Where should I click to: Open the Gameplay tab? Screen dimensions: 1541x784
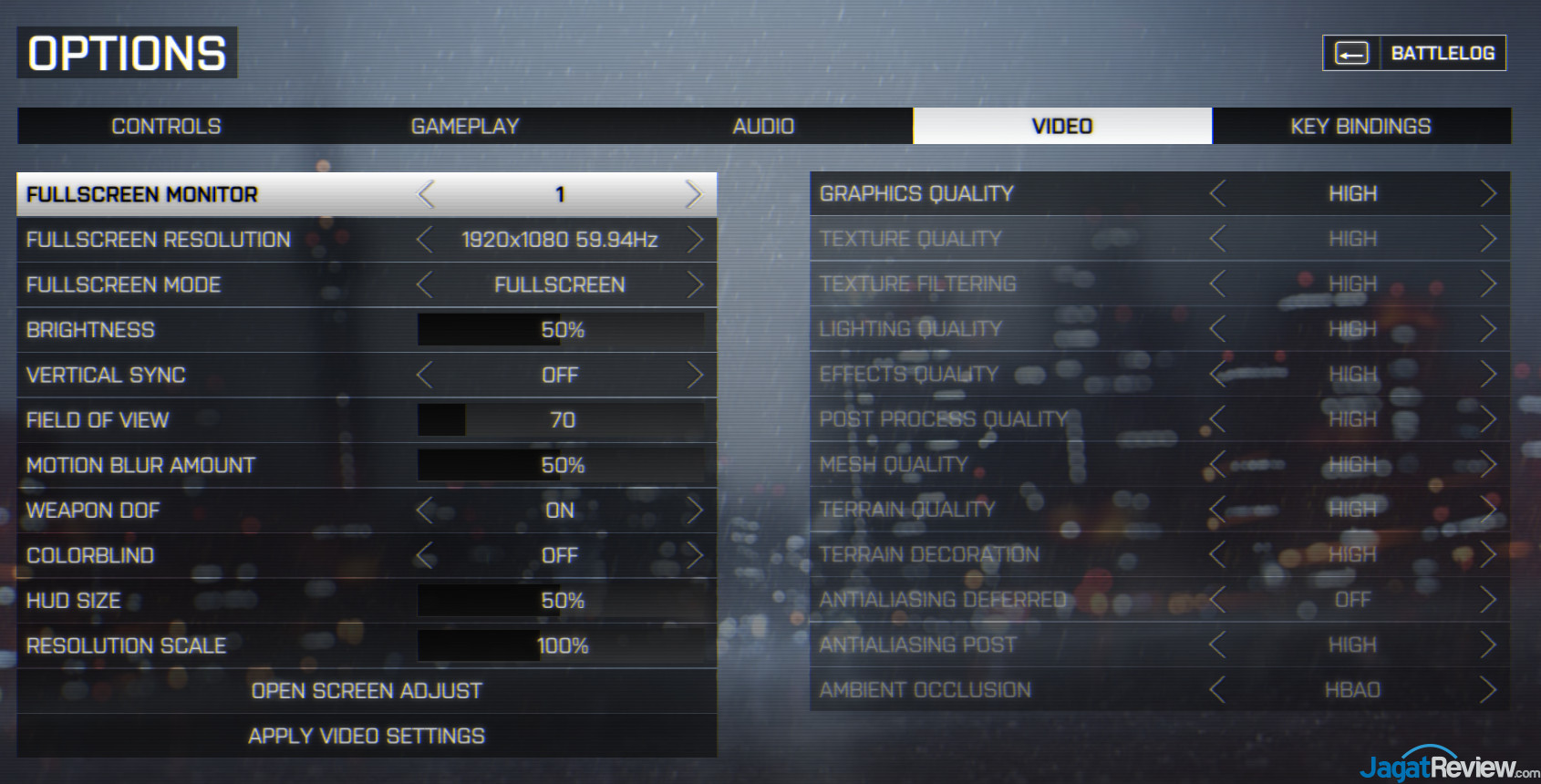click(x=465, y=126)
